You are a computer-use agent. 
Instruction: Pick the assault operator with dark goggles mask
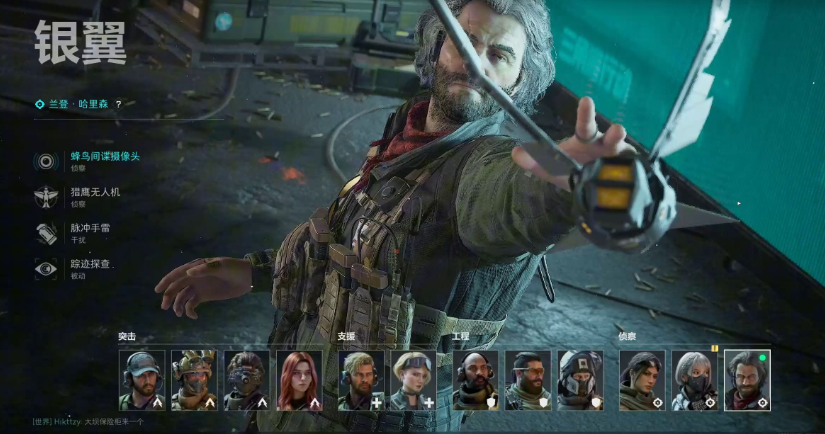coord(246,380)
